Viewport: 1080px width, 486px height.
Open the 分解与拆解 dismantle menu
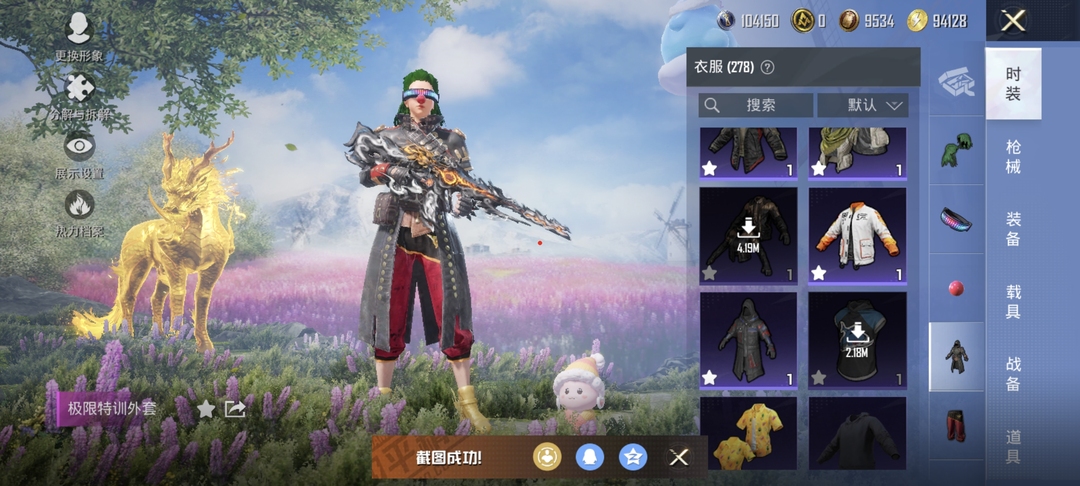[79, 95]
